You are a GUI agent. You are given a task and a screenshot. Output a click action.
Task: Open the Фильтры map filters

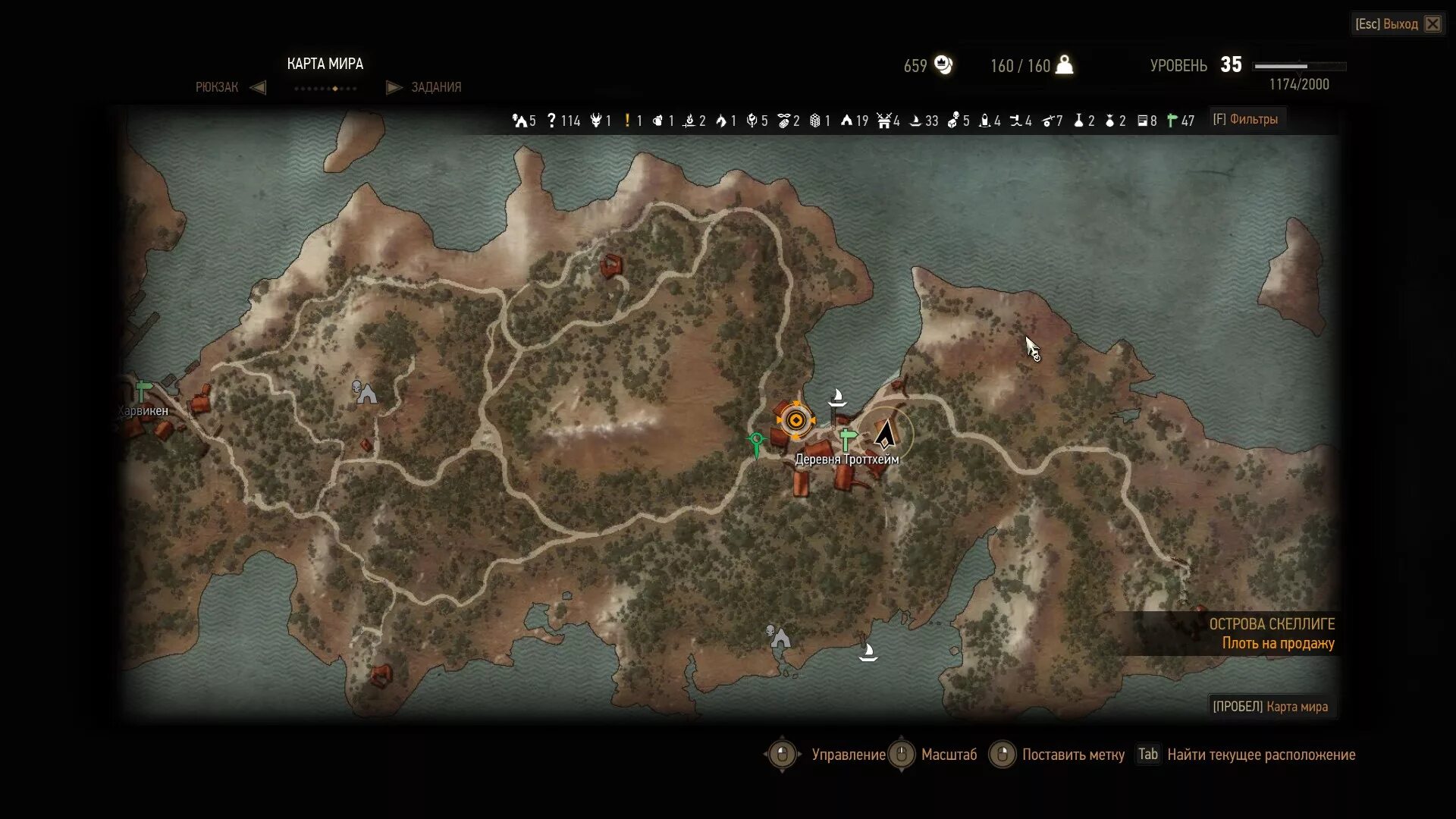(1244, 119)
